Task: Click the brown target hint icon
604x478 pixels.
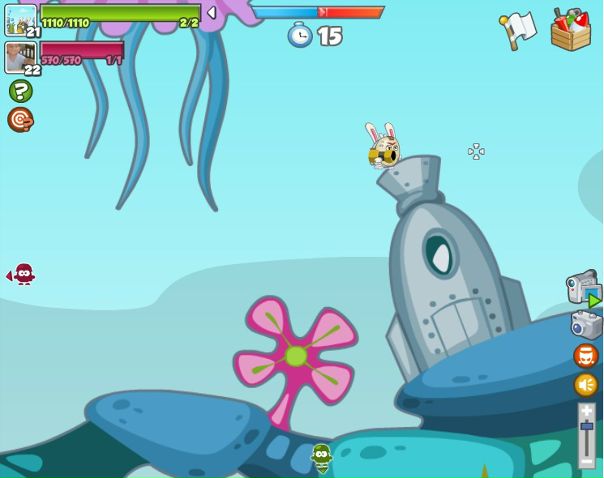Action: (x=20, y=120)
